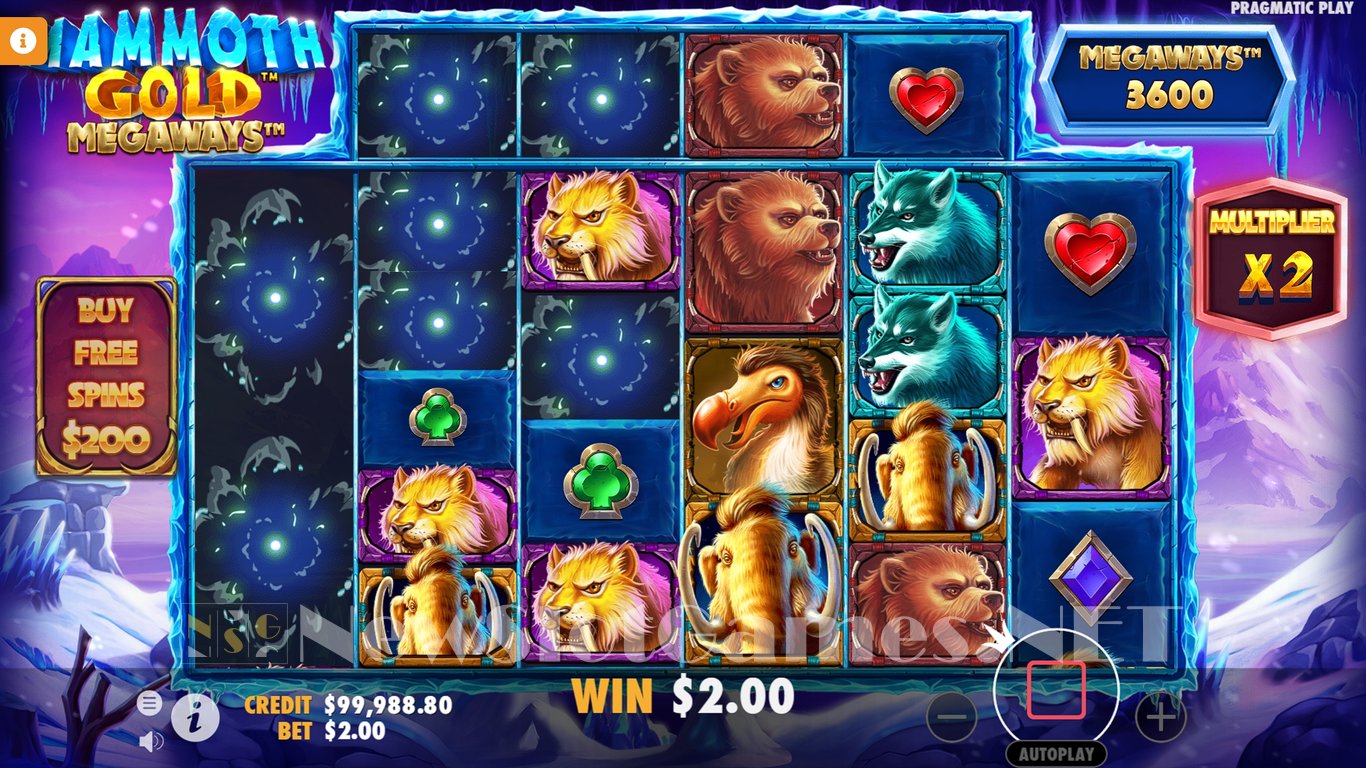Decrease the bet with the minus button
The width and height of the screenshot is (1366, 768).
(x=952, y=716)
